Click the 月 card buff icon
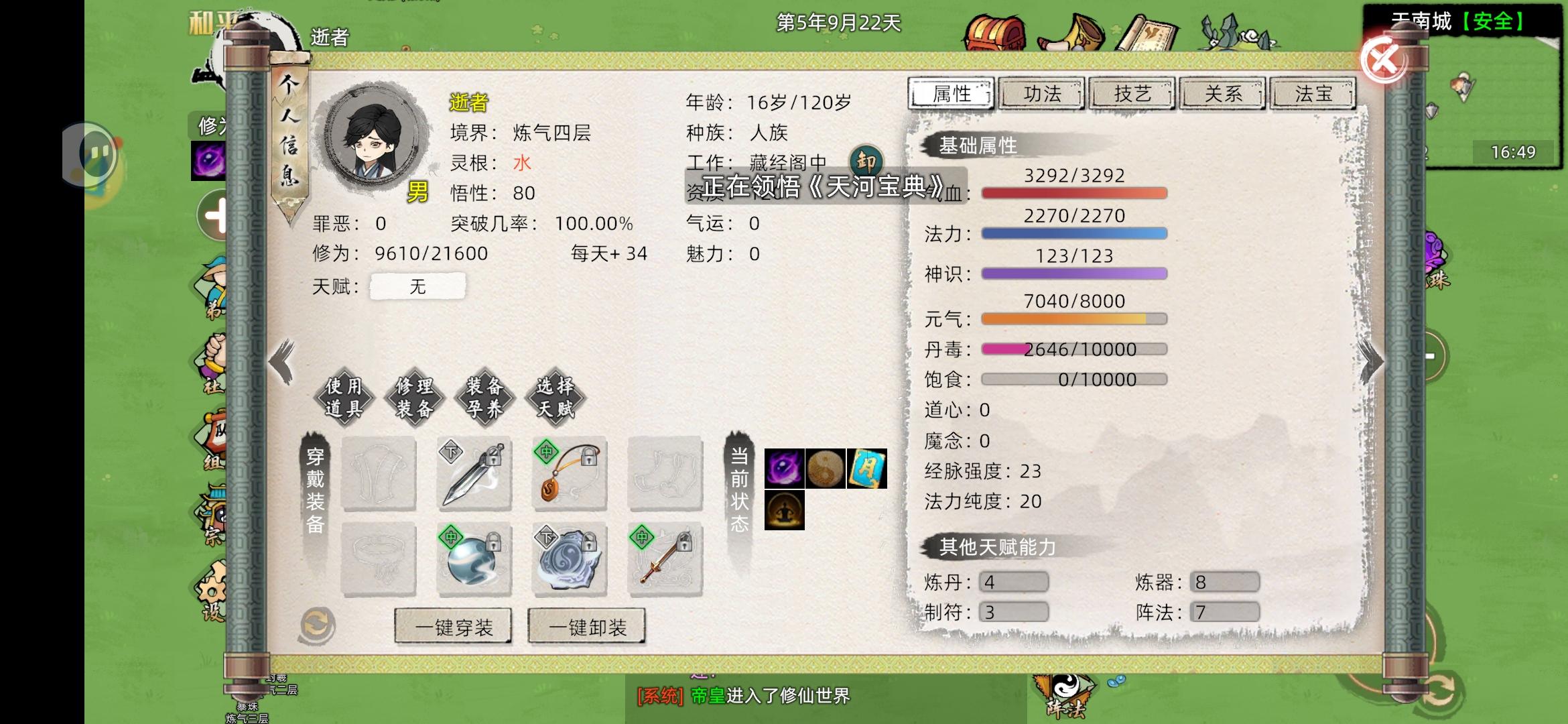 click(x=868, y=469)
